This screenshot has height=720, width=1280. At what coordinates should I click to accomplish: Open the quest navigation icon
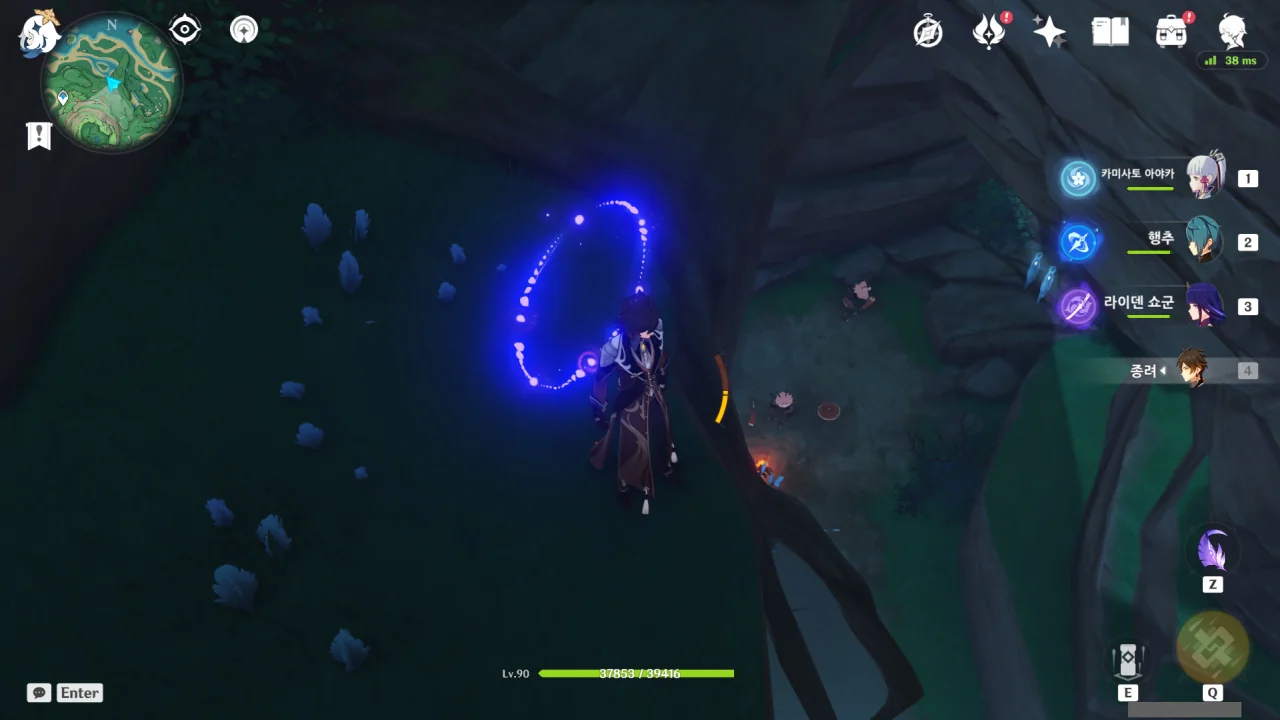coord(243,30)
